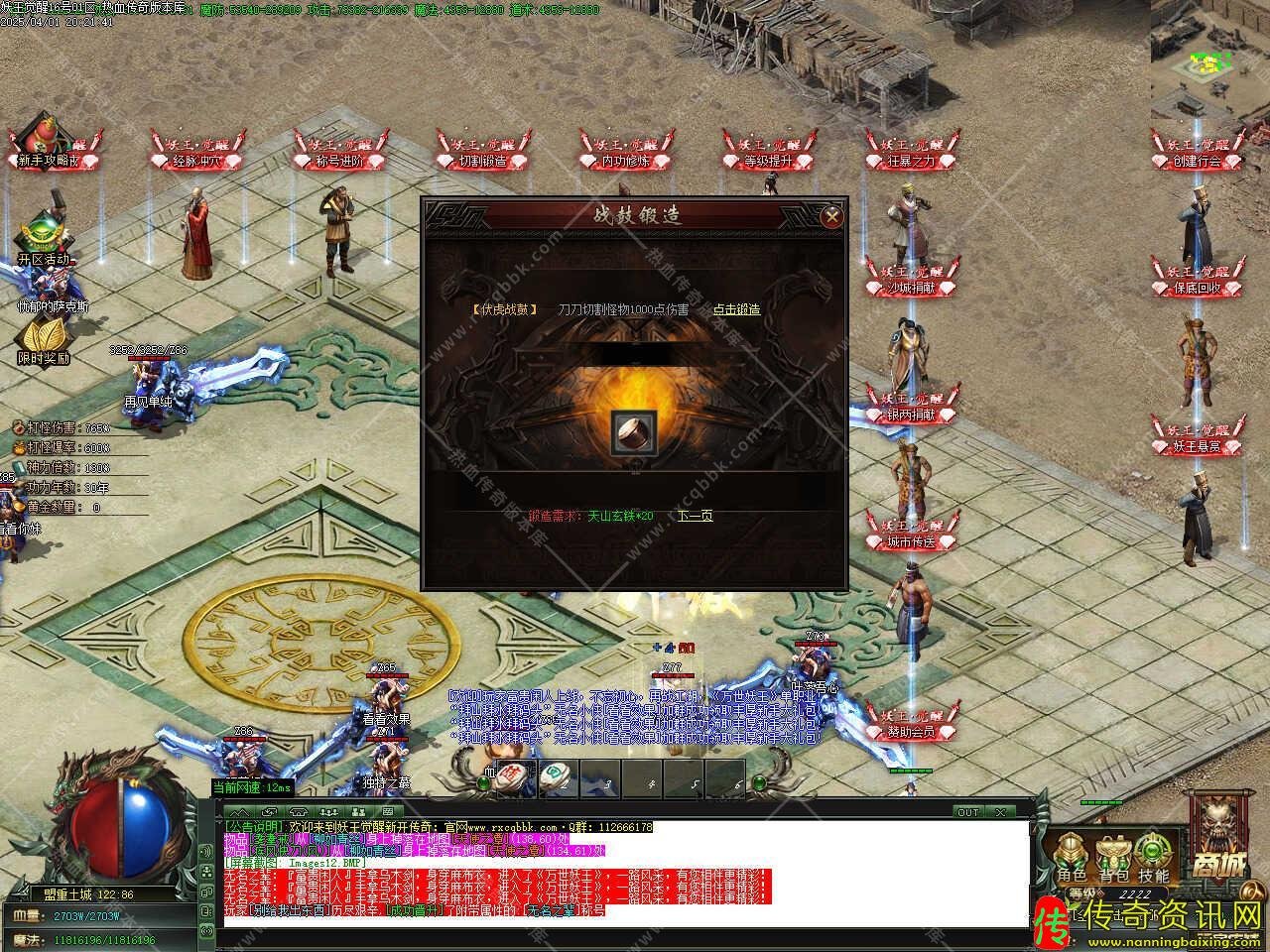Click the 点击锻造 forge link

736,309
